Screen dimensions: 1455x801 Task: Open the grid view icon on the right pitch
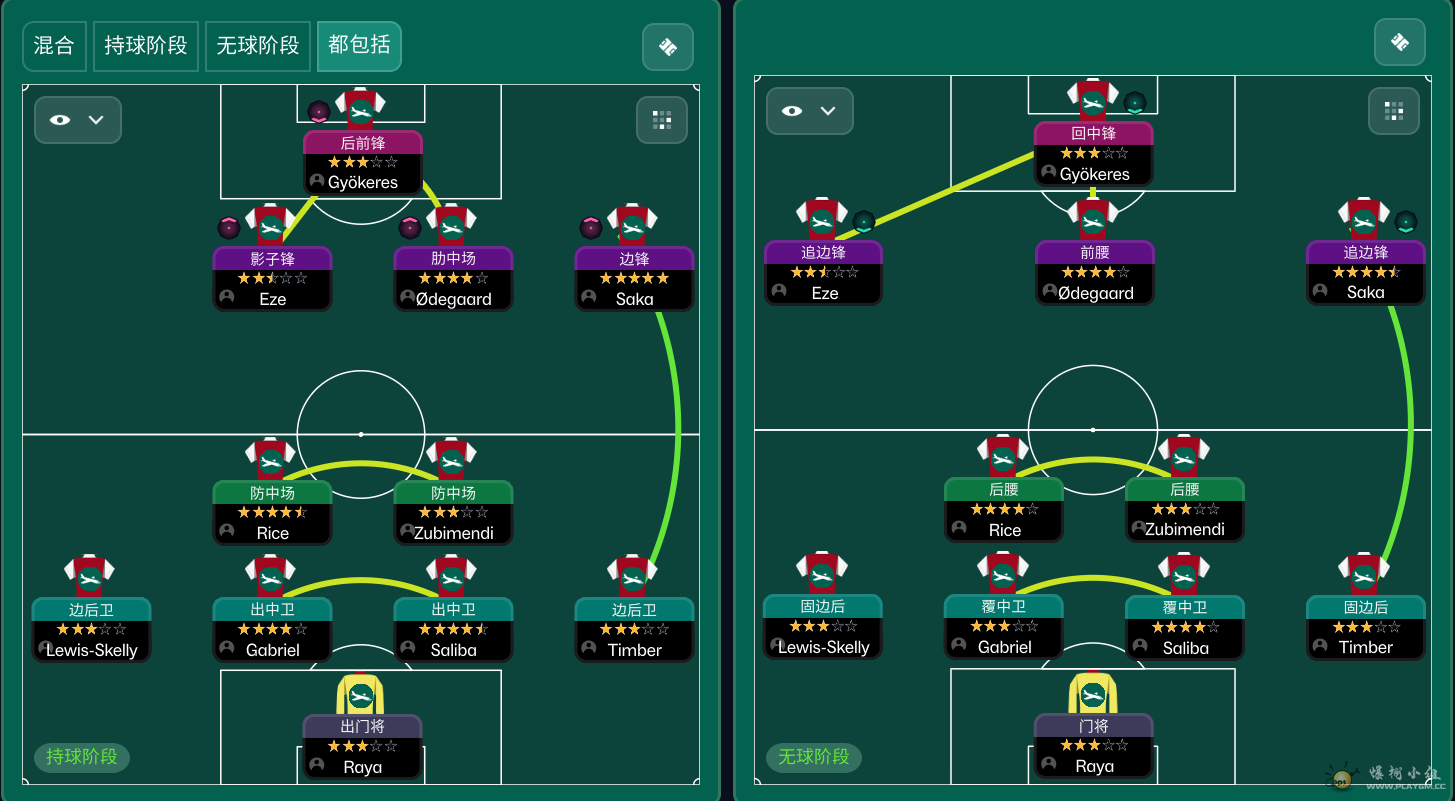[x=1394, y=111]
